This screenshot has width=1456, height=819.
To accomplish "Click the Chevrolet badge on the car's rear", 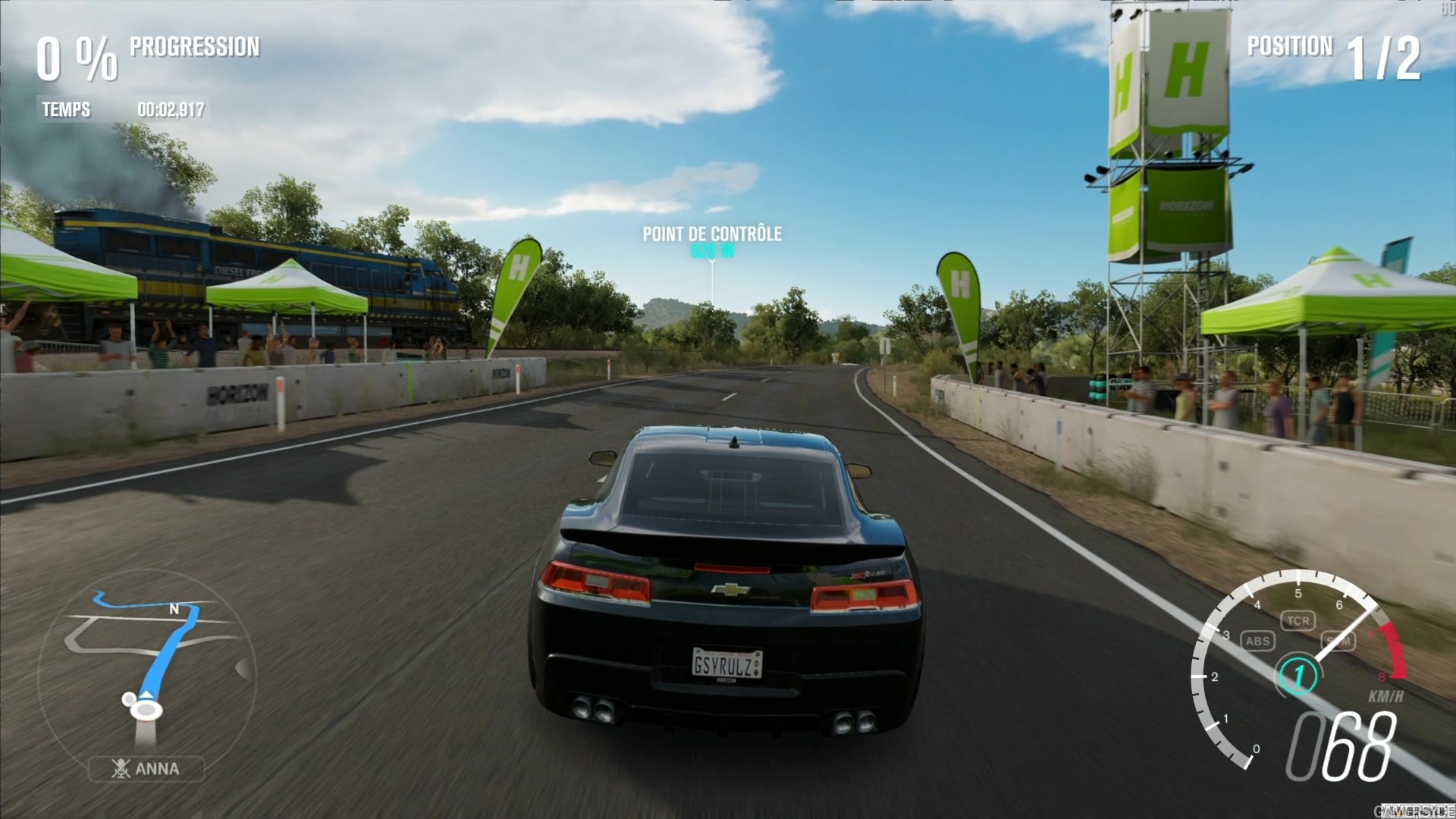I will coord(731,589).
